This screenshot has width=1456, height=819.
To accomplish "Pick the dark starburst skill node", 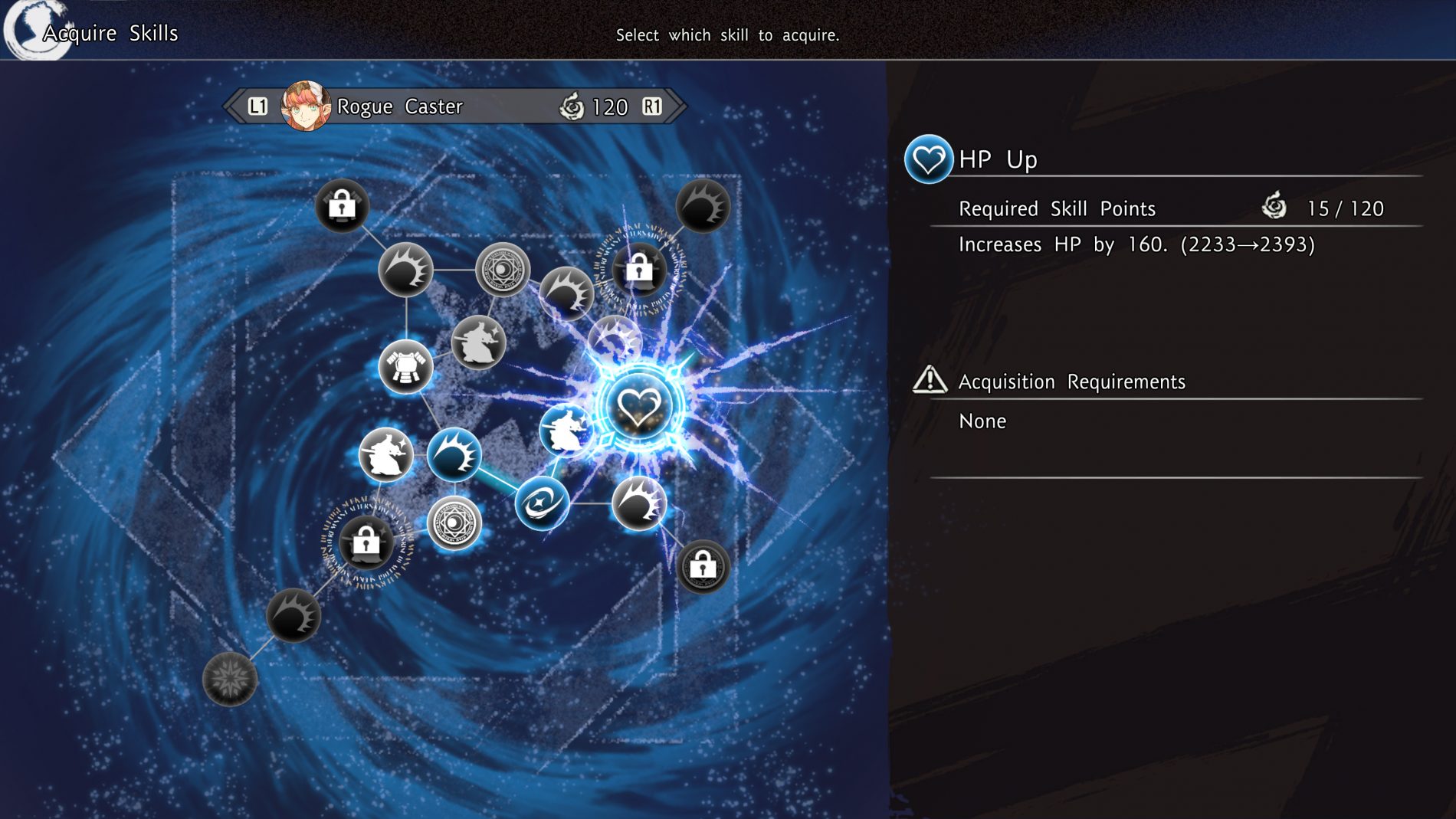I will point(230,679).
